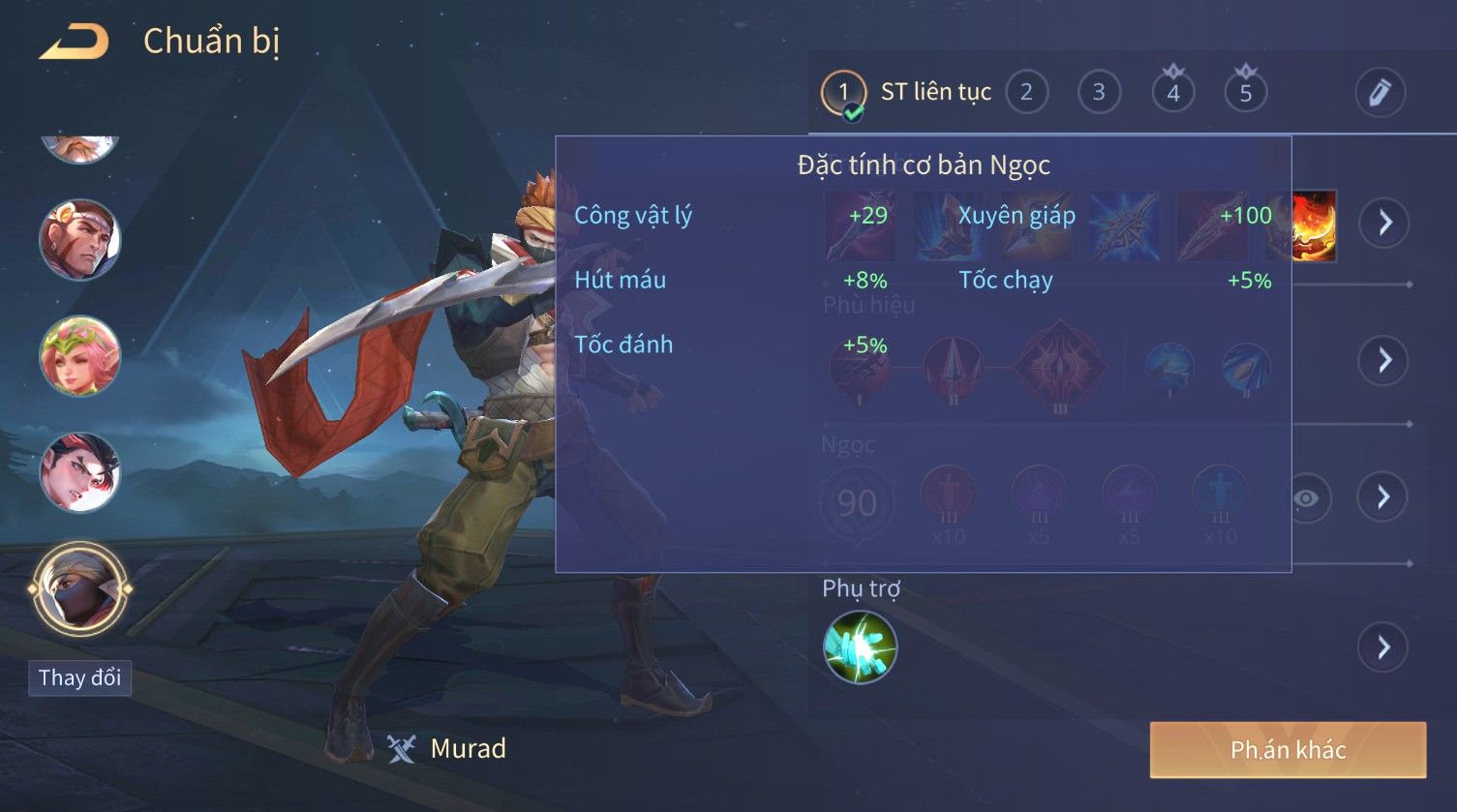Select the active ST liên tục preset
Image resolution: width=1457 pixels, height=812 pixels.
coord(843,93)
